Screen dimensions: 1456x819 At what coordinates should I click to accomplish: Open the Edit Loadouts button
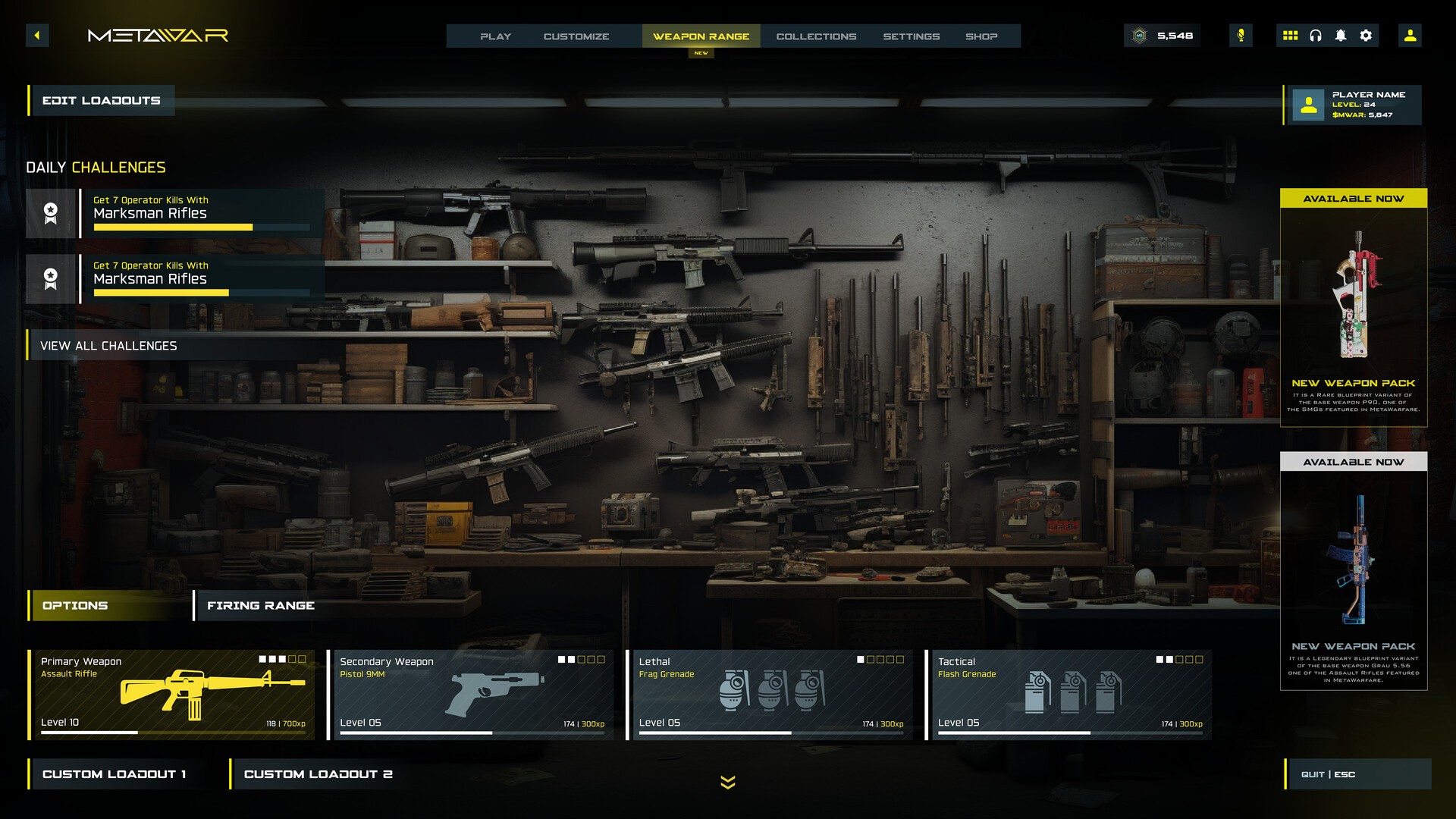[x=102, y=101]
